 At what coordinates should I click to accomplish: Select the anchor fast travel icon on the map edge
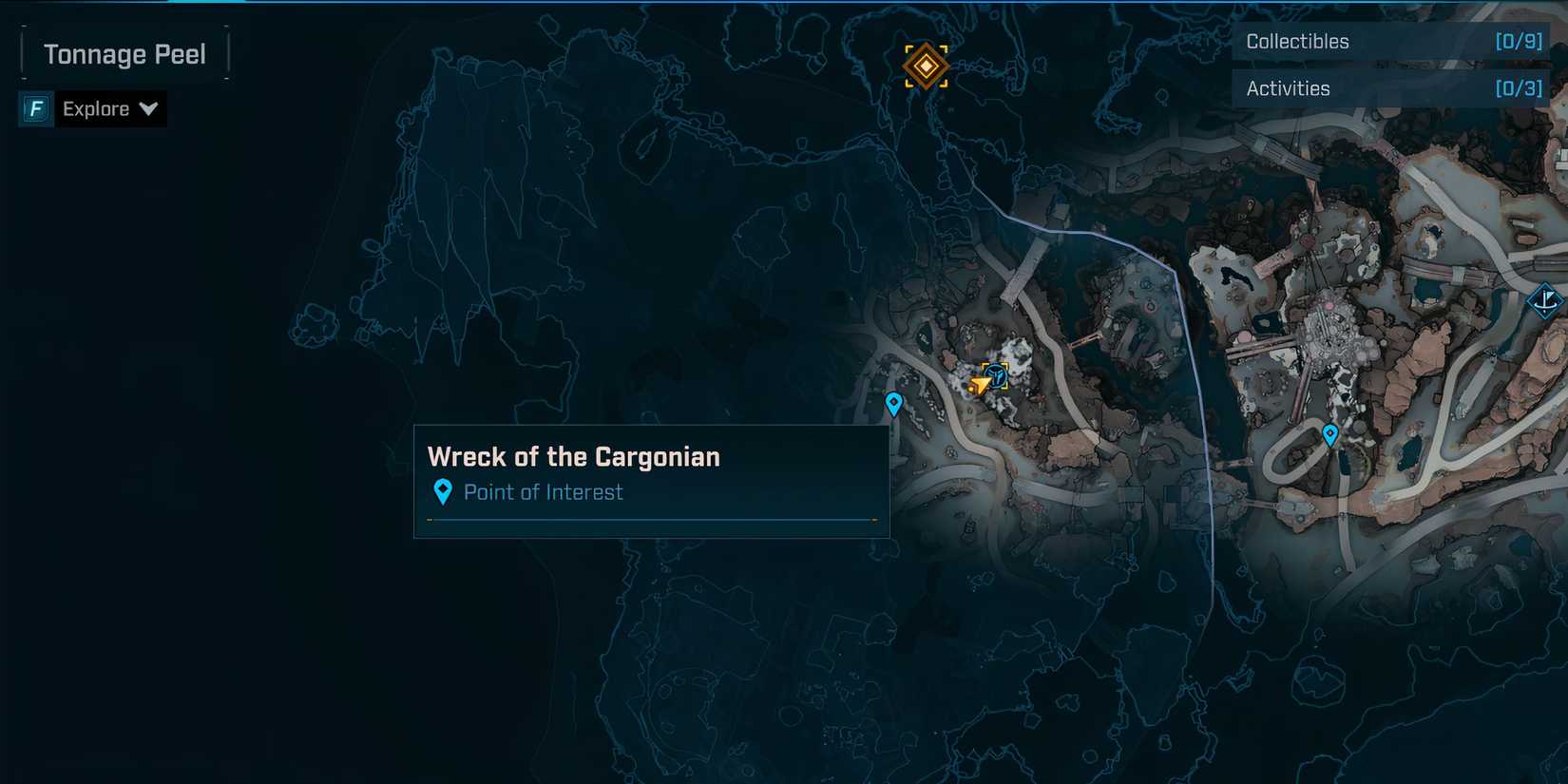[1547, 302]
